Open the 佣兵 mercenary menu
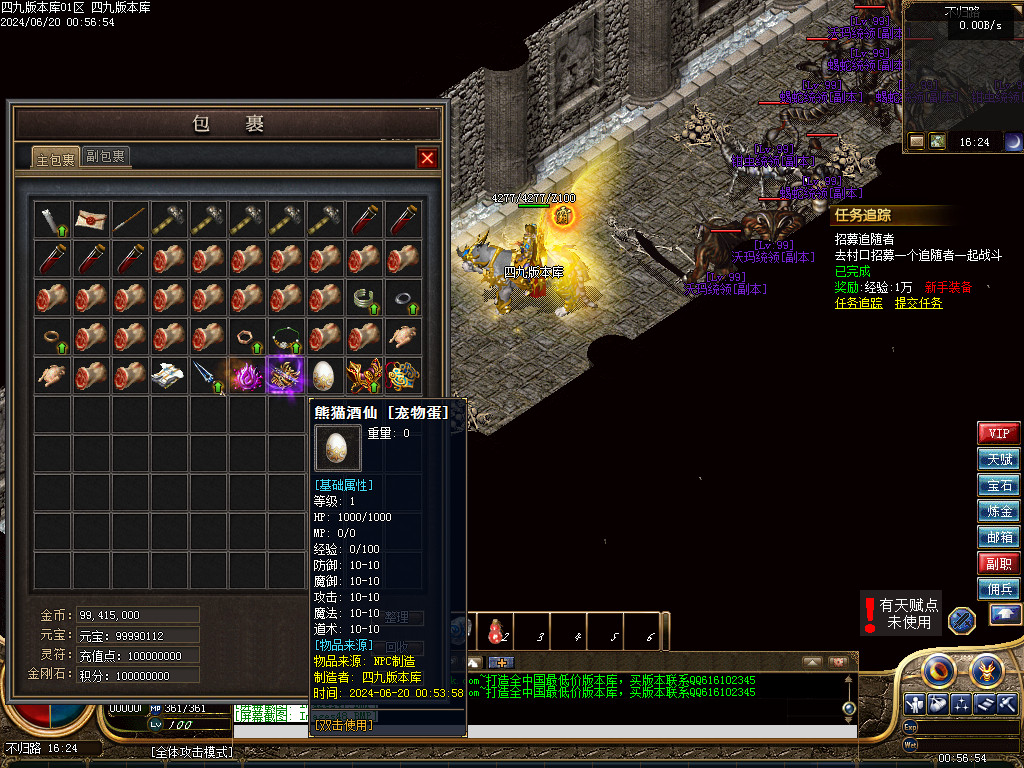Viewport: 1024px width, 768px height. click(x=998, y=589)
